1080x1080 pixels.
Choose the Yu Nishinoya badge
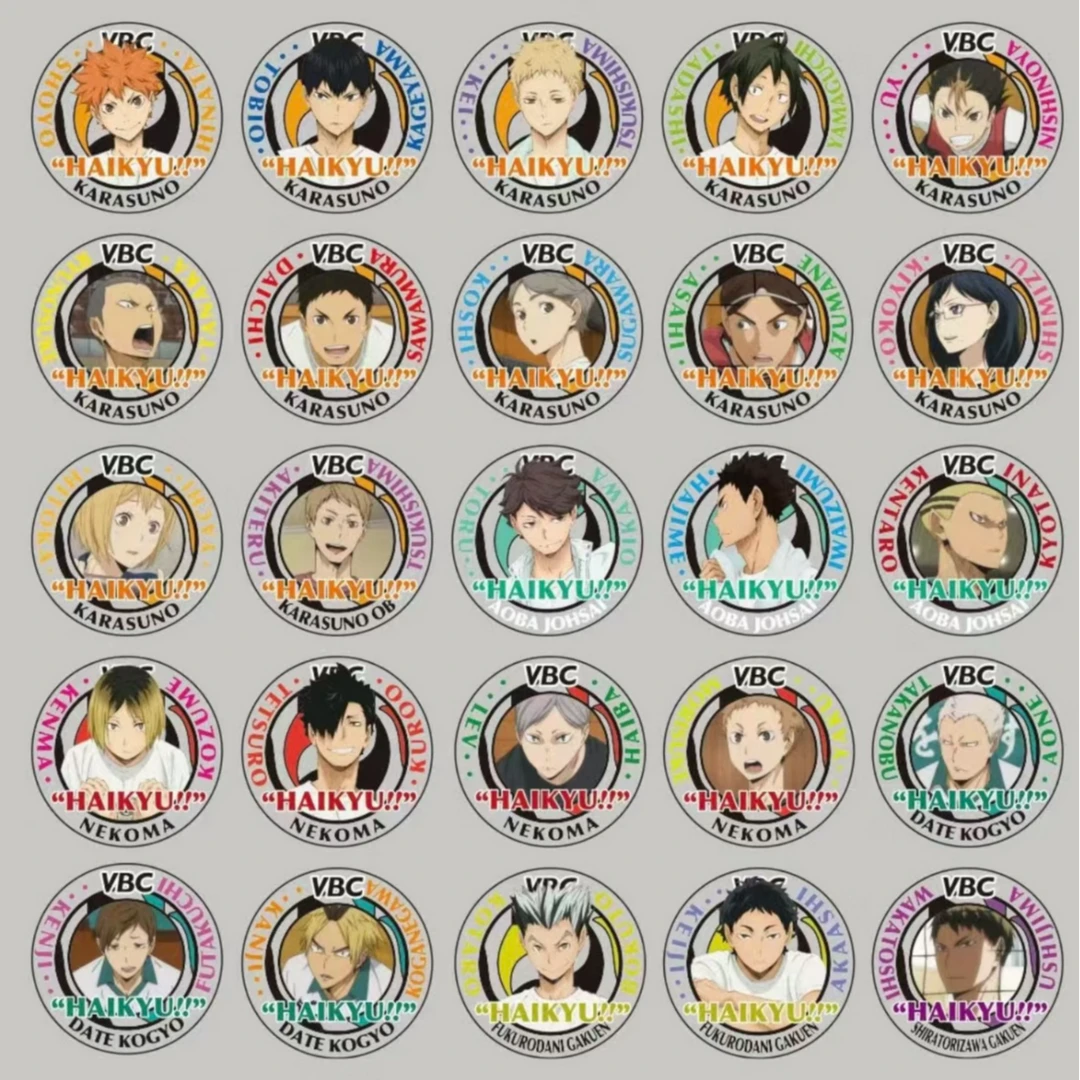967,117
